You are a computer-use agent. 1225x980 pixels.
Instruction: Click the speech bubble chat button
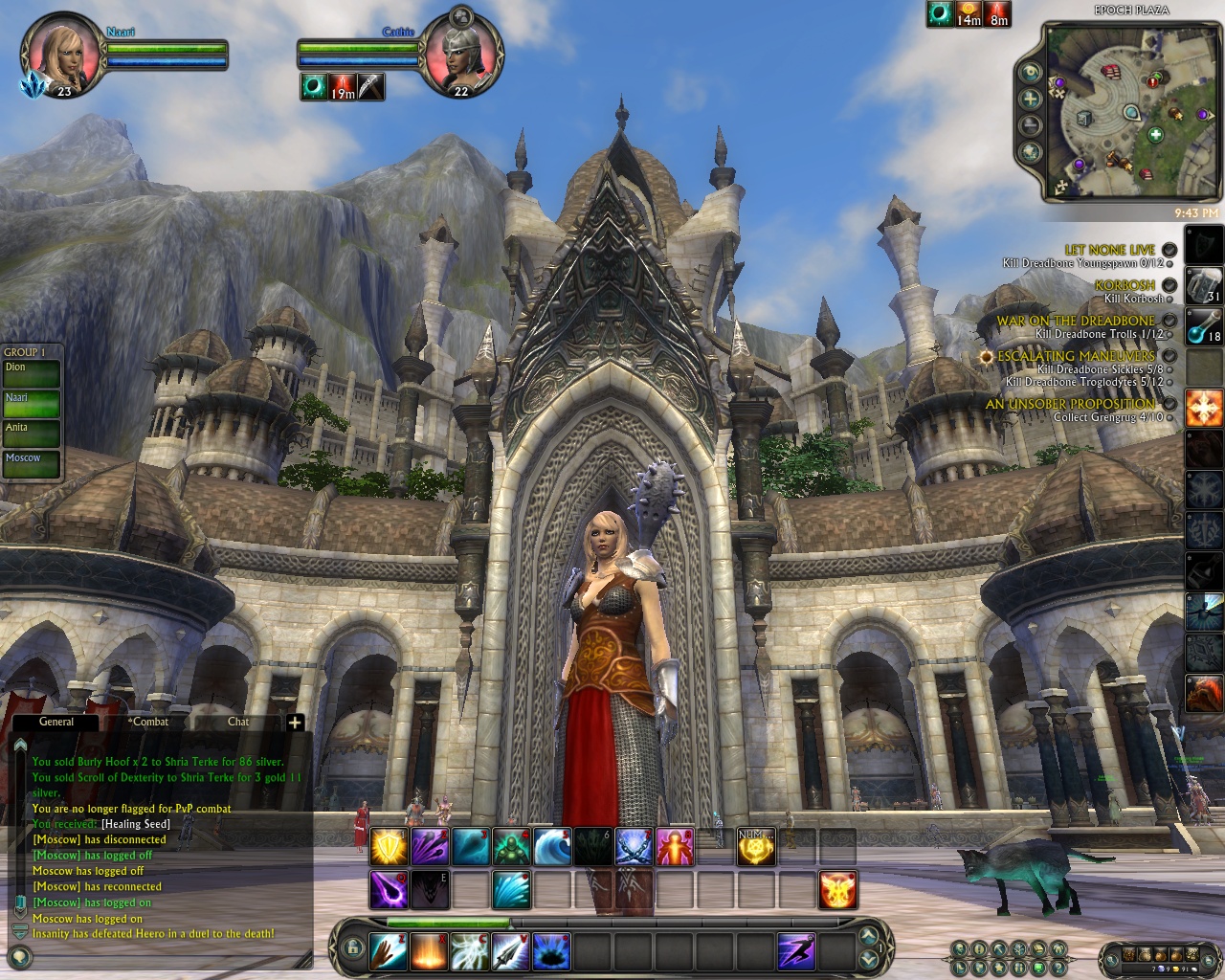20,955
